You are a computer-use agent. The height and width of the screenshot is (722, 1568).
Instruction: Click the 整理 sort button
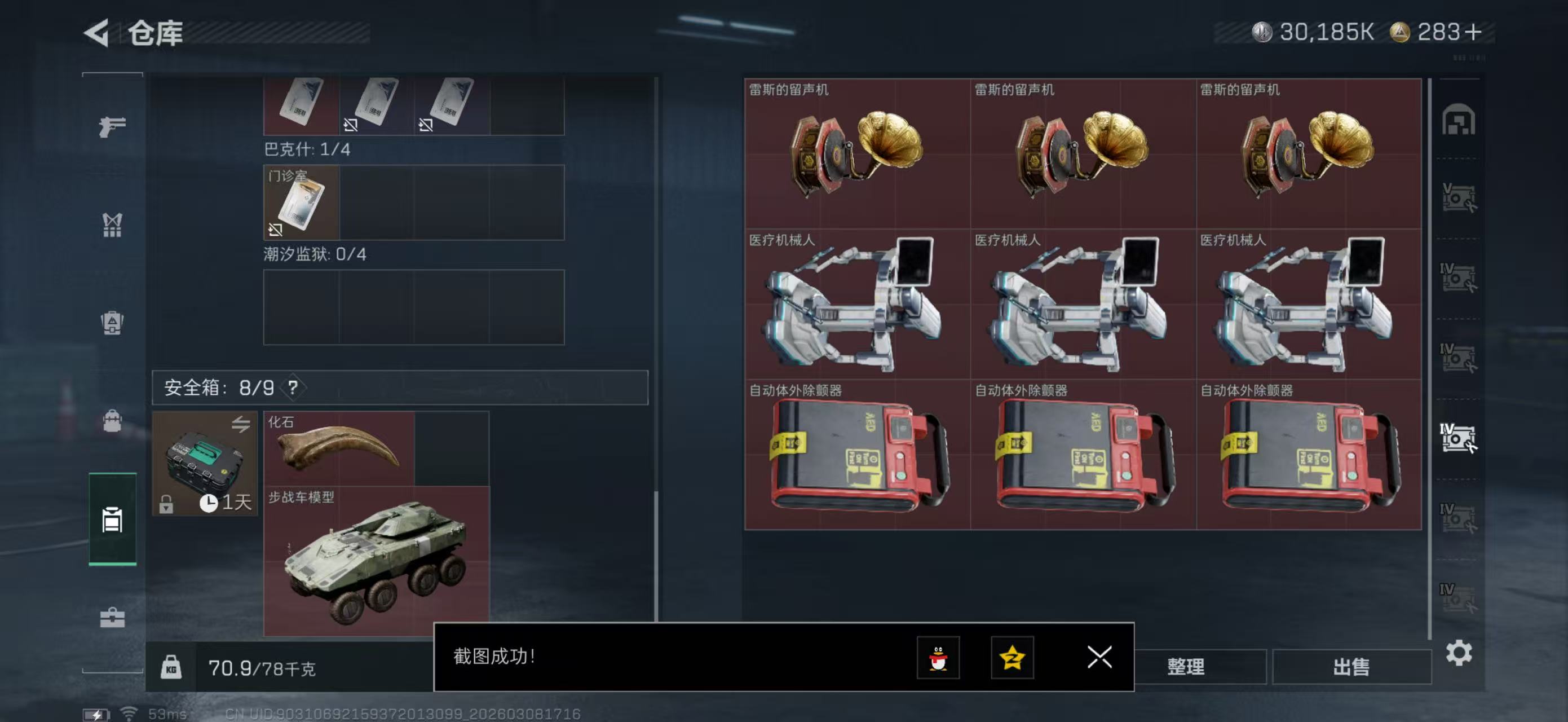[1186, 667]
